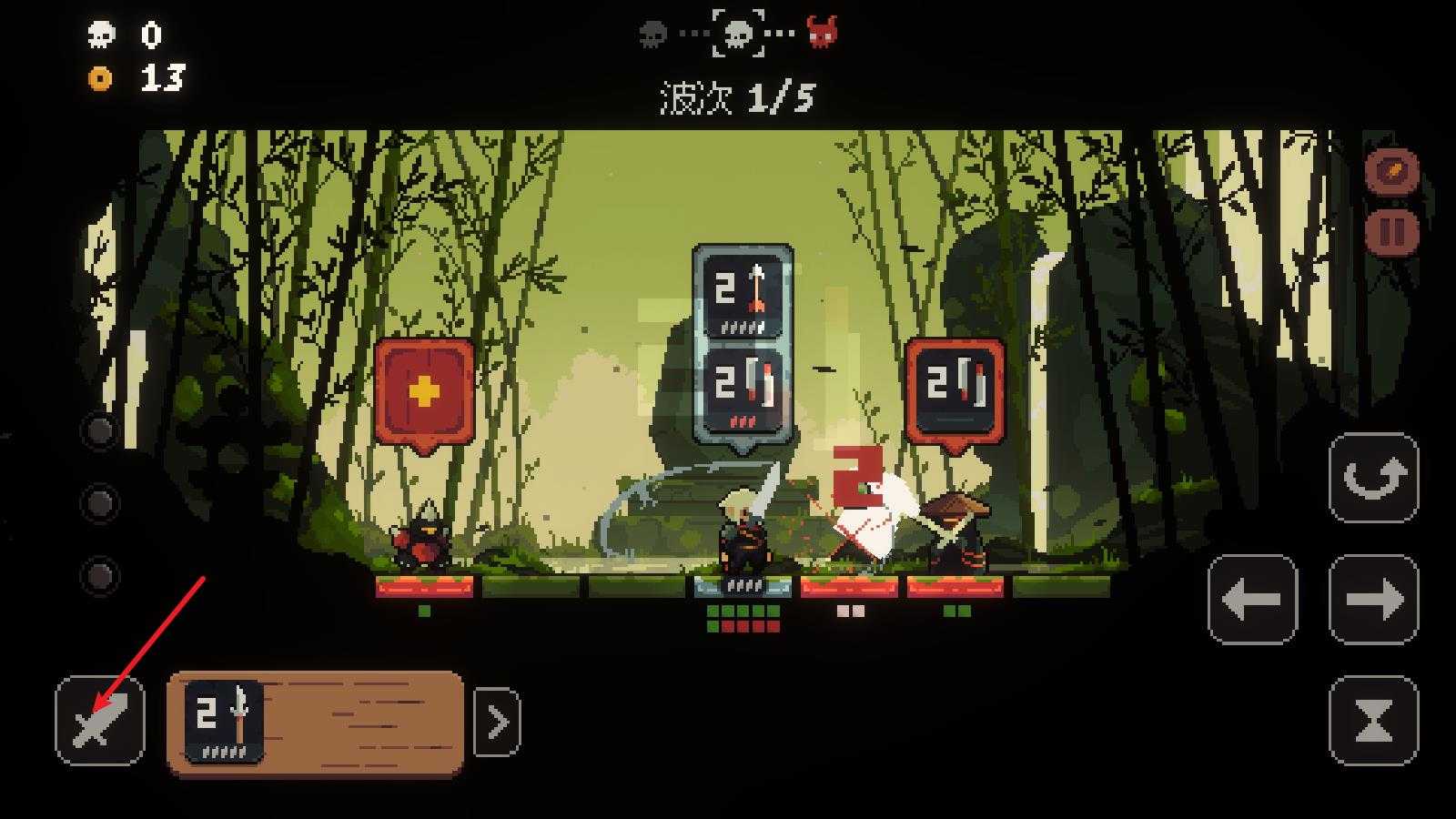Screen dimensions: 1456x819
Task: Select the queued arrow attack tile above the hero
Action: [743, 294]
